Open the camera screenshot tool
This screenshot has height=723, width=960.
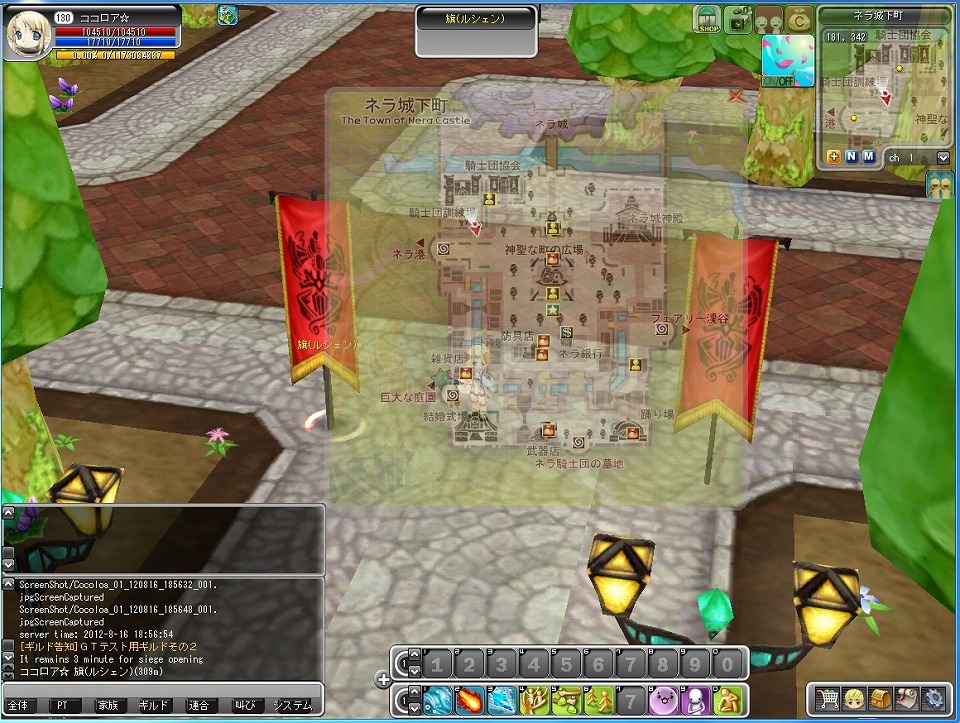[x=741, y=21]
